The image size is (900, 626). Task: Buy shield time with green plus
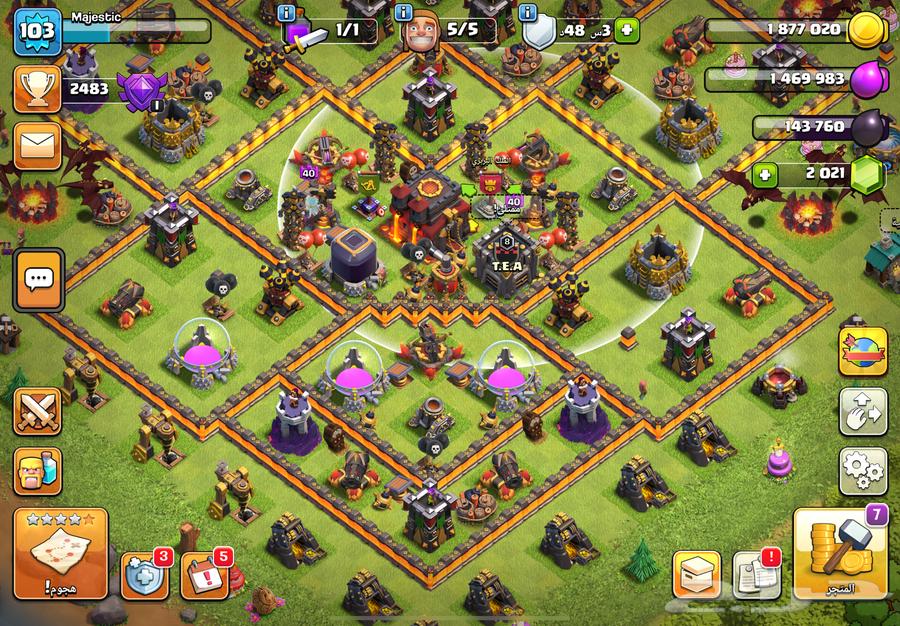pos(626,29)
